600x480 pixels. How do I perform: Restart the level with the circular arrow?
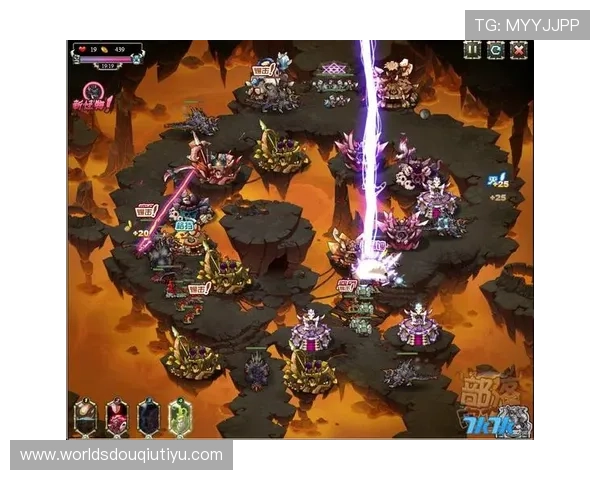pyautogui.click(x=495, y=49)
